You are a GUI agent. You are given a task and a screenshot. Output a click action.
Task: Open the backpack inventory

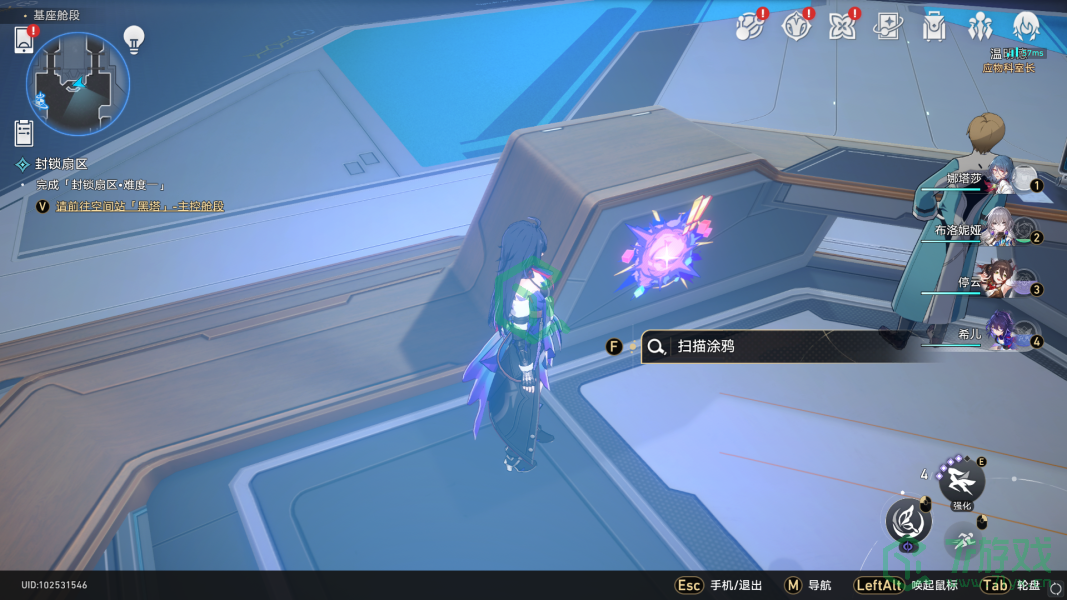click(934, 27)
